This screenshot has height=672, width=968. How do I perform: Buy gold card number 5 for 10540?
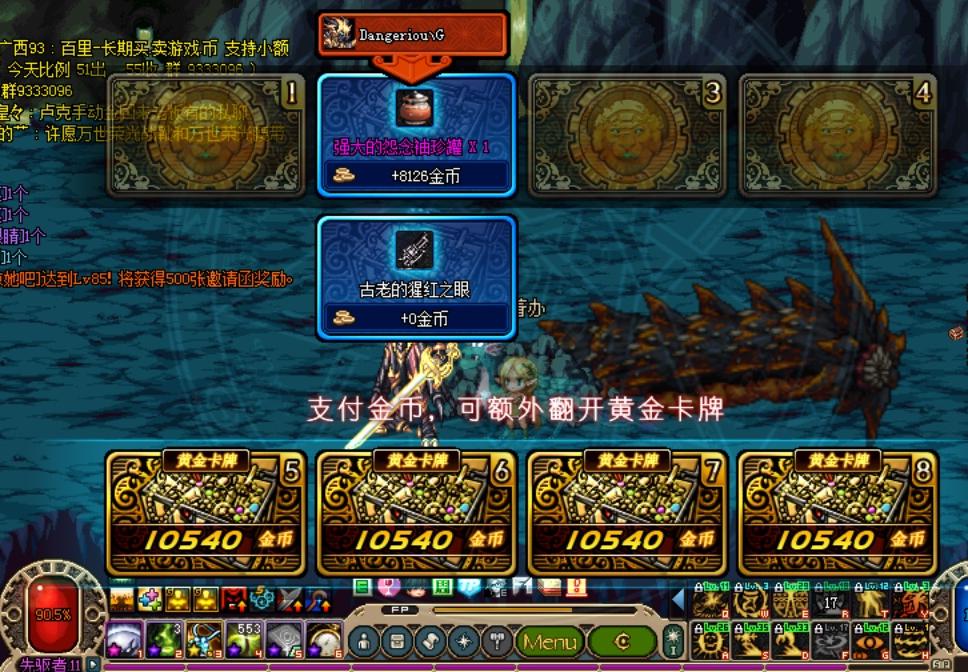[205, 512]
